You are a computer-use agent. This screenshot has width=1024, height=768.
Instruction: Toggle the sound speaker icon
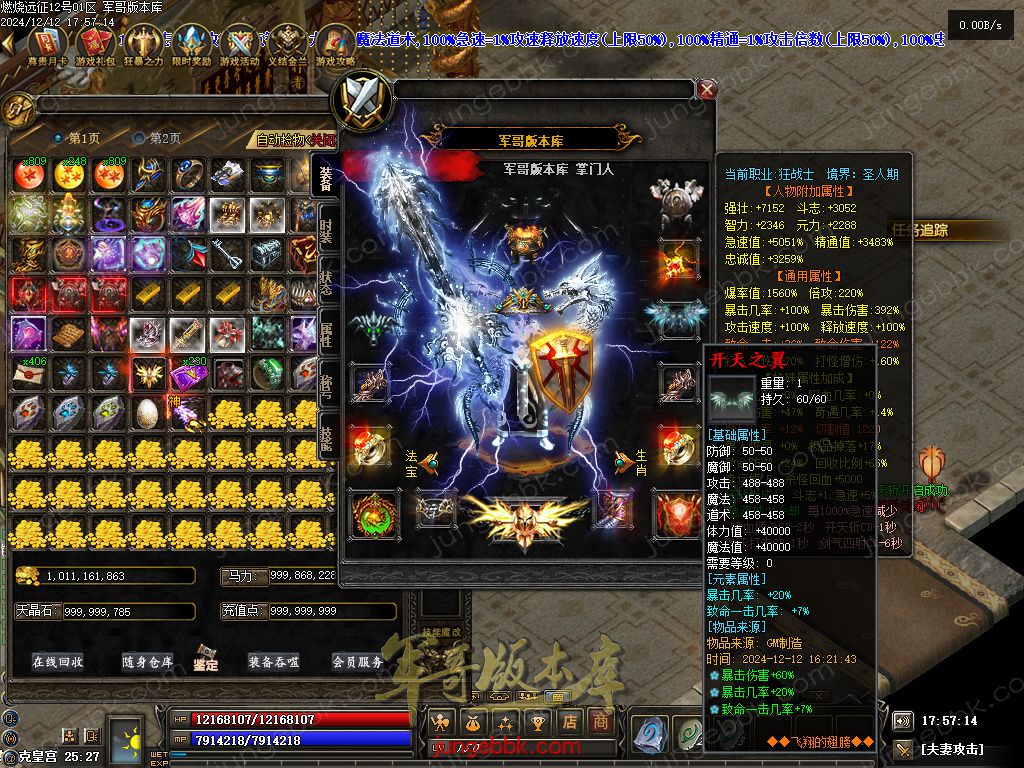pos(902,720)
